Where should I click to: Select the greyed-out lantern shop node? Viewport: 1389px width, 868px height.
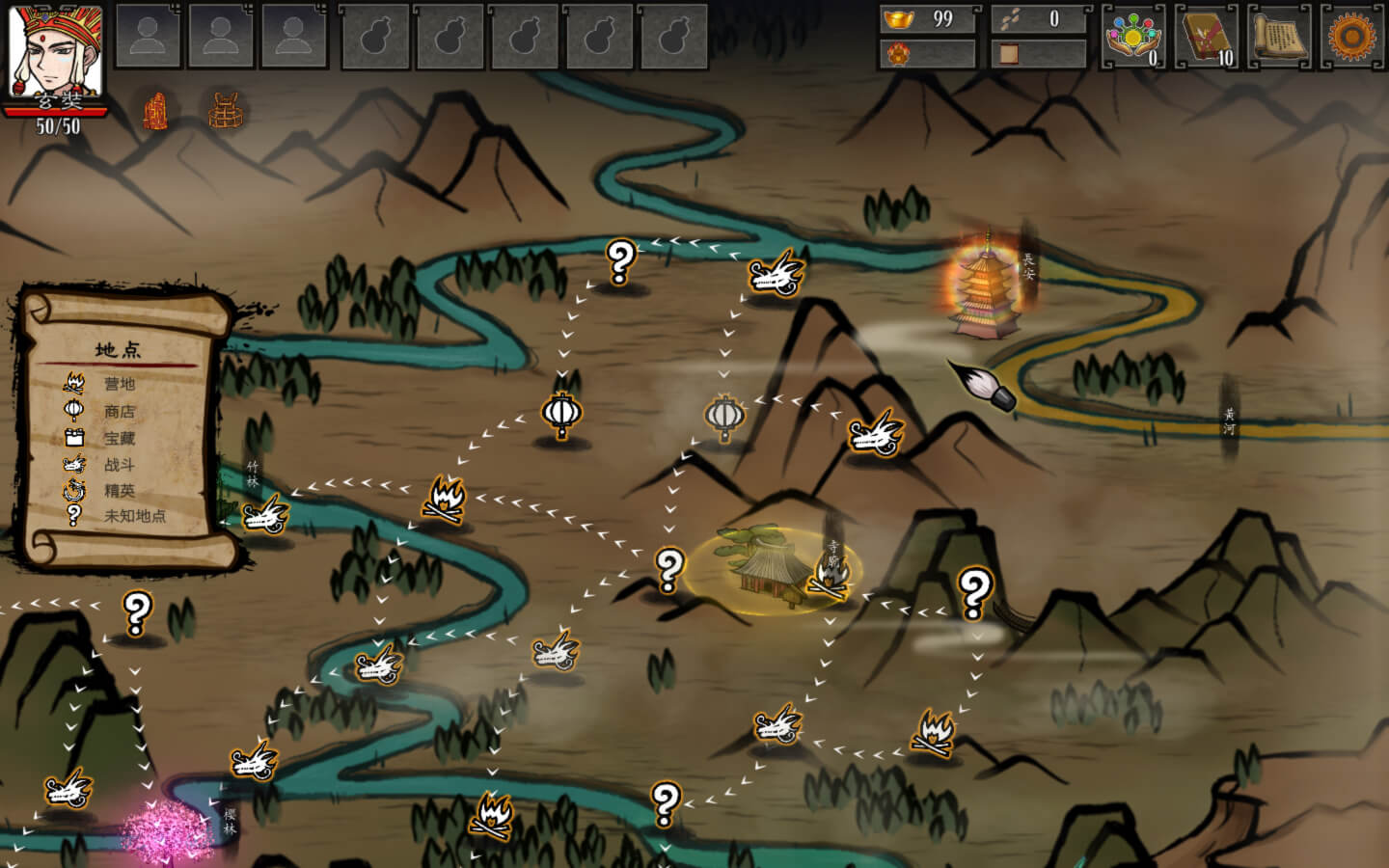coord(724,417)
